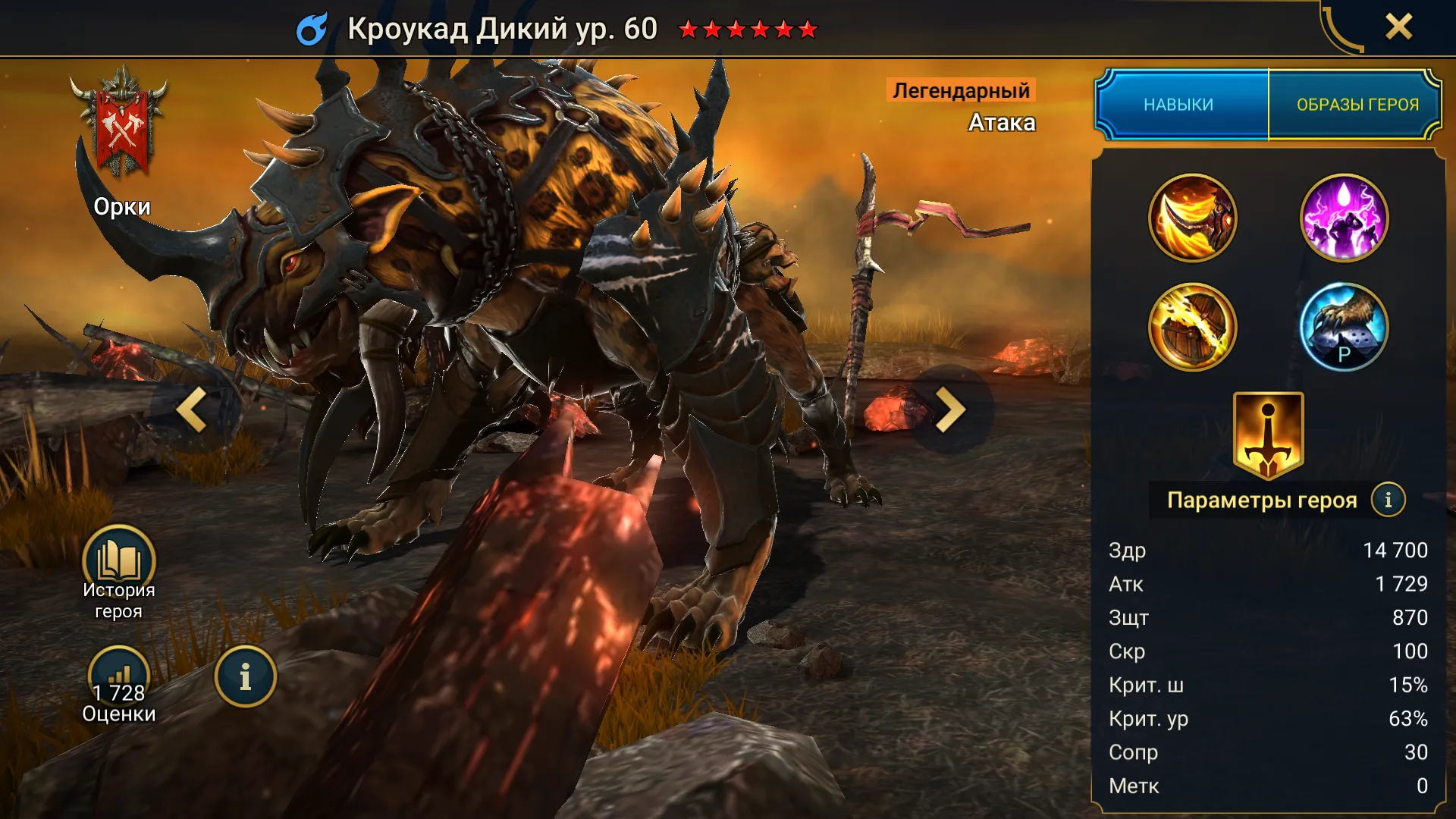
Task: View the passive beast claw skill
Action: (x=1344, y=328)
